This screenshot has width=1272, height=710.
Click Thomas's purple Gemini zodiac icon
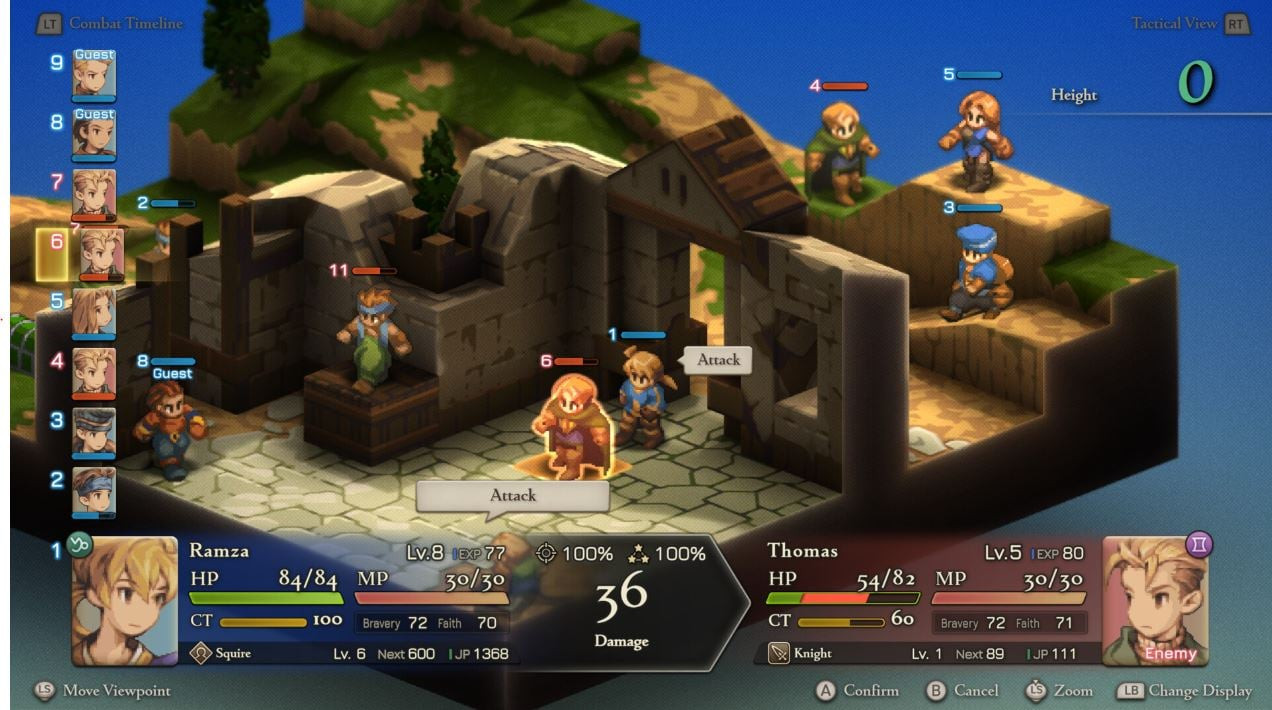coord(1199,544)
